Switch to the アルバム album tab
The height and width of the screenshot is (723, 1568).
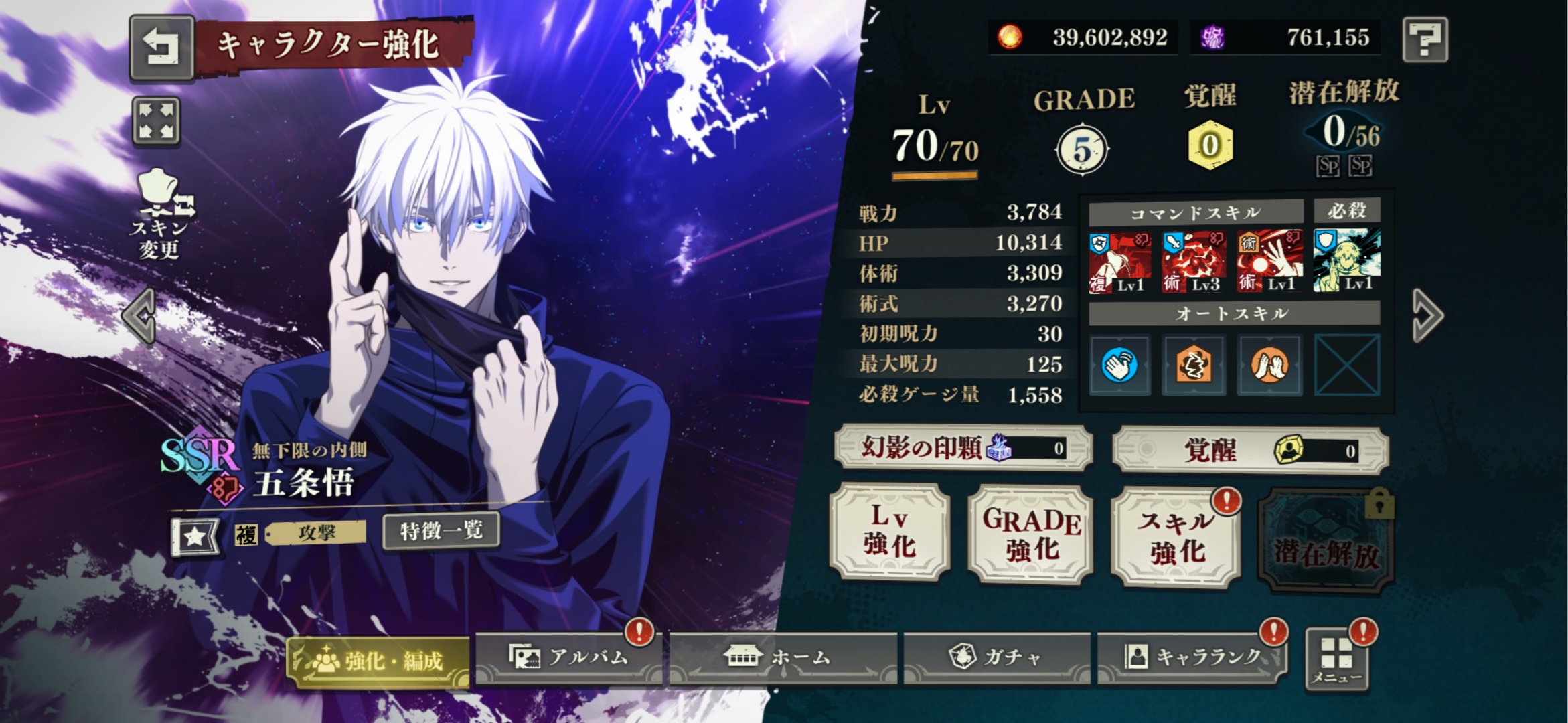(x=569, y=657)
